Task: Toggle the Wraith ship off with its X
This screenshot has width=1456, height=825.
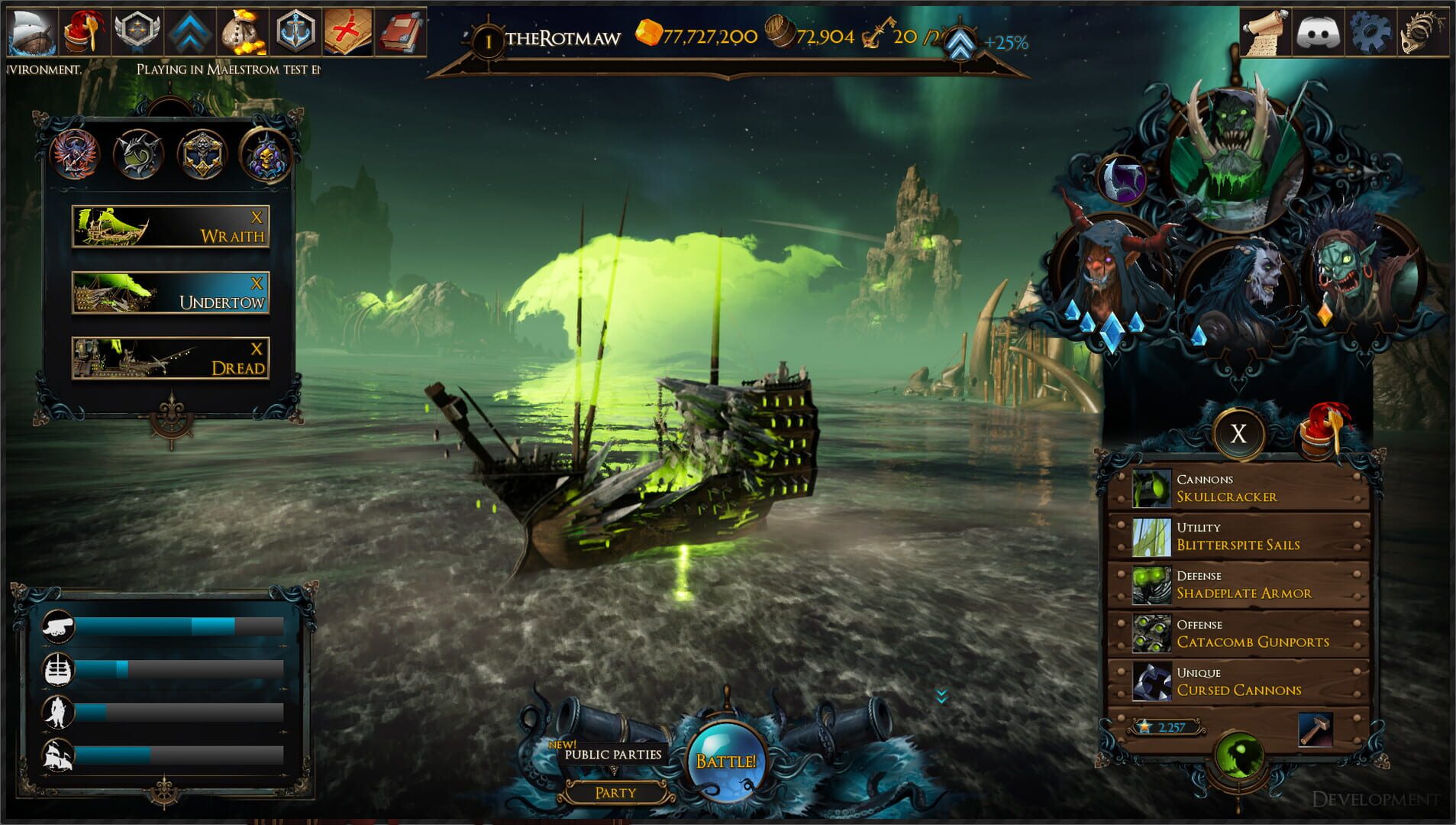Action: coord(257,216)
